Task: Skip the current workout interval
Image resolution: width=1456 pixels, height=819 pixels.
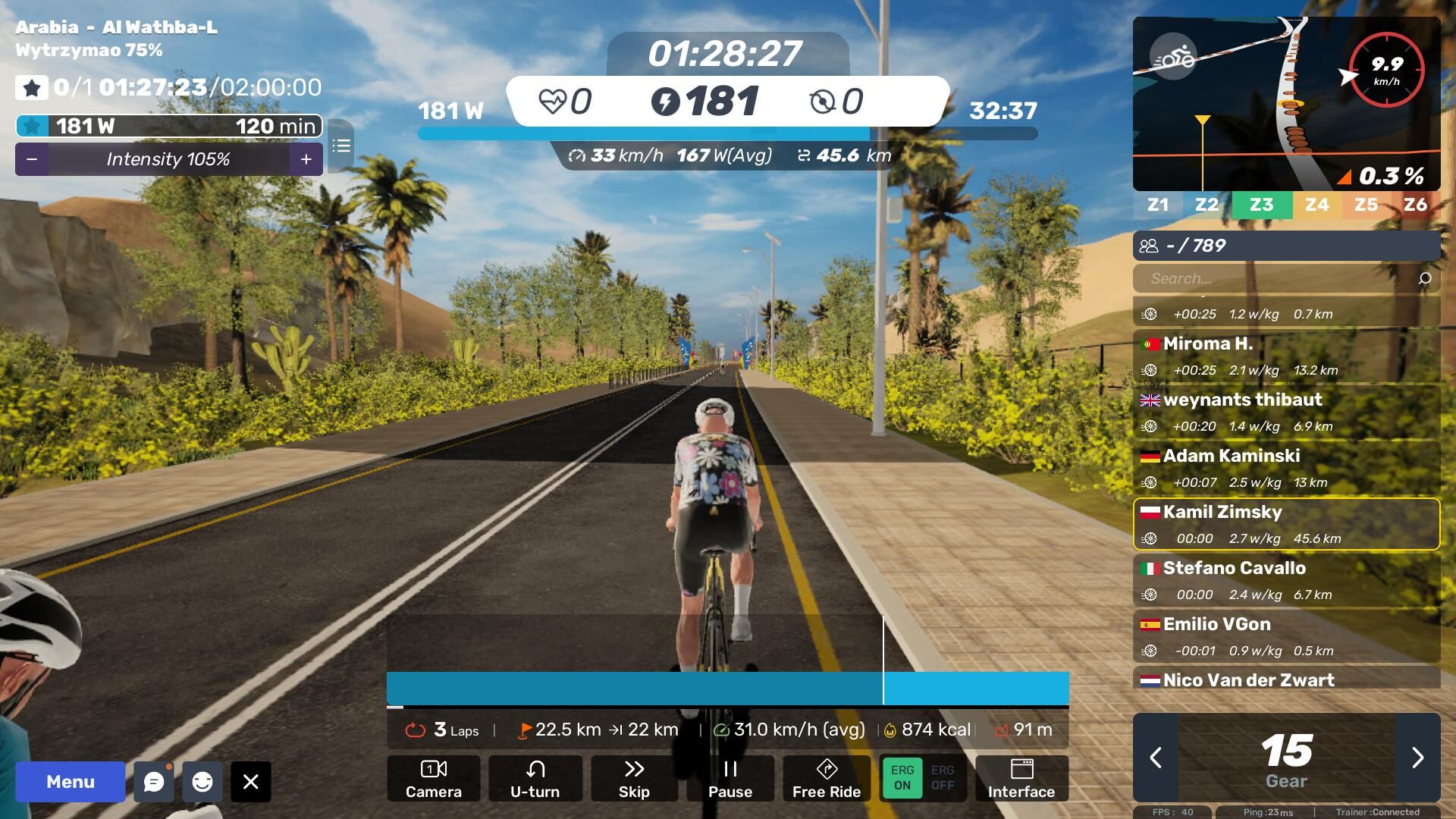Action: (x=634, y=779)
